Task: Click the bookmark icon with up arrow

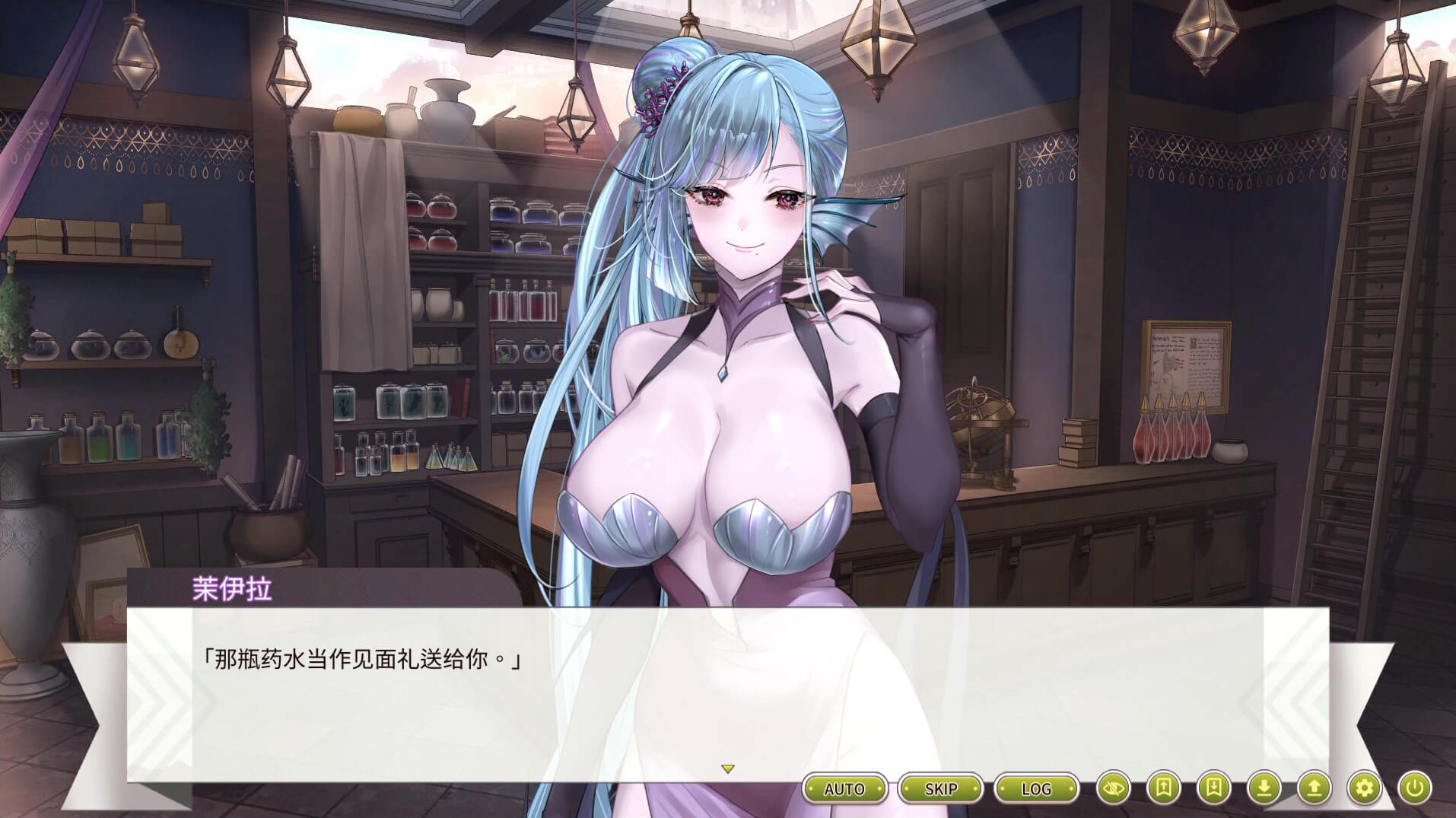Action: 1164,788
